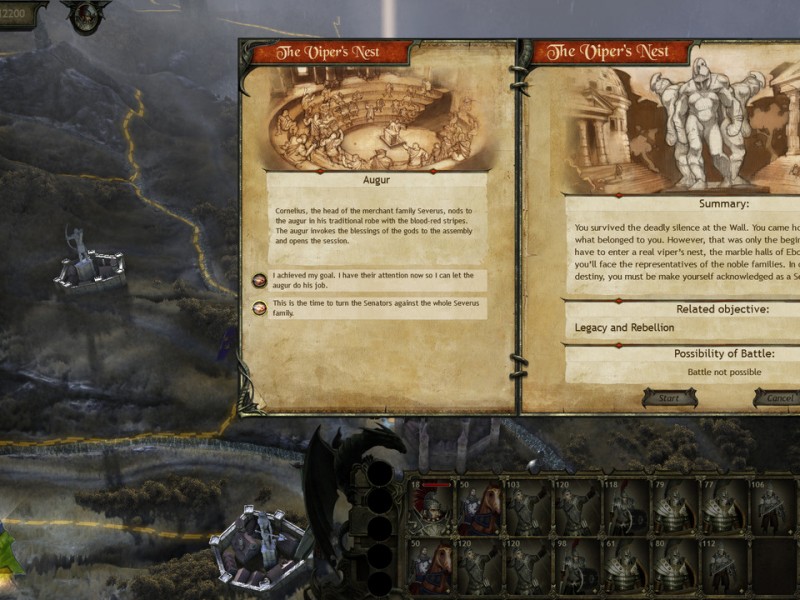
Task: Select the army unit with 118 soldiers
Action: [624, 508]
